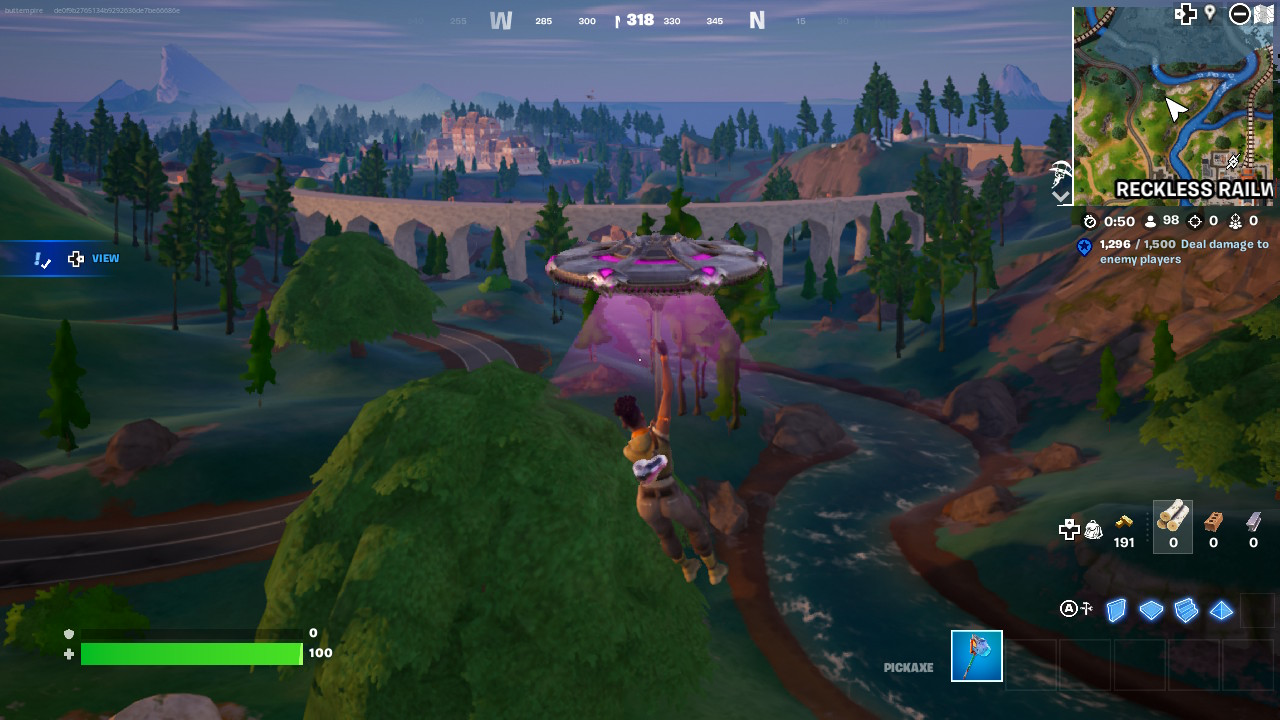
Task: Toggle the minimap zoom with the minus icon
Action: click(x=1240, y=14)
